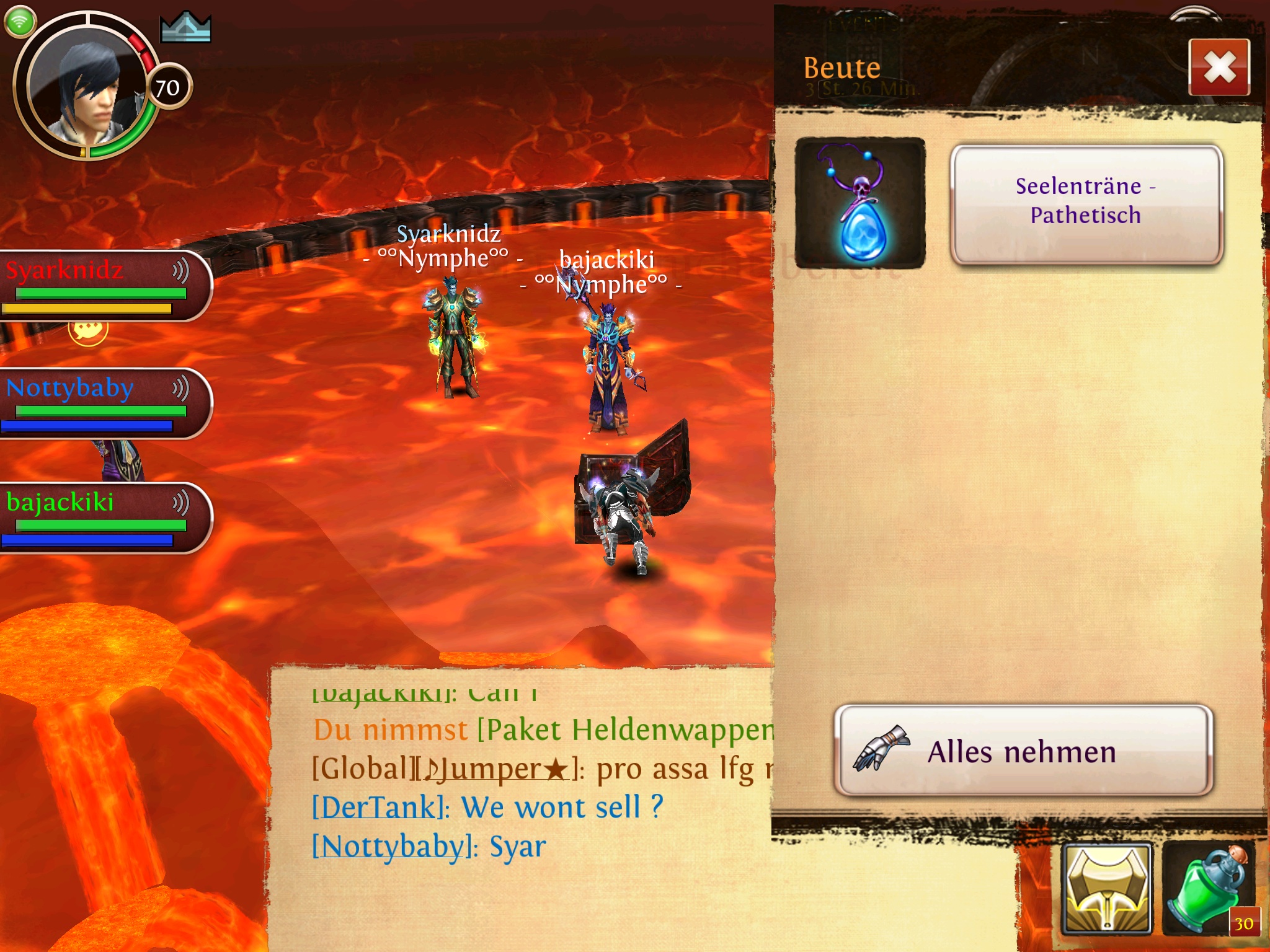Take the Seelenträne - Pathetisch item
This screenshot has width=1270, height=952.
point(1085,203)
